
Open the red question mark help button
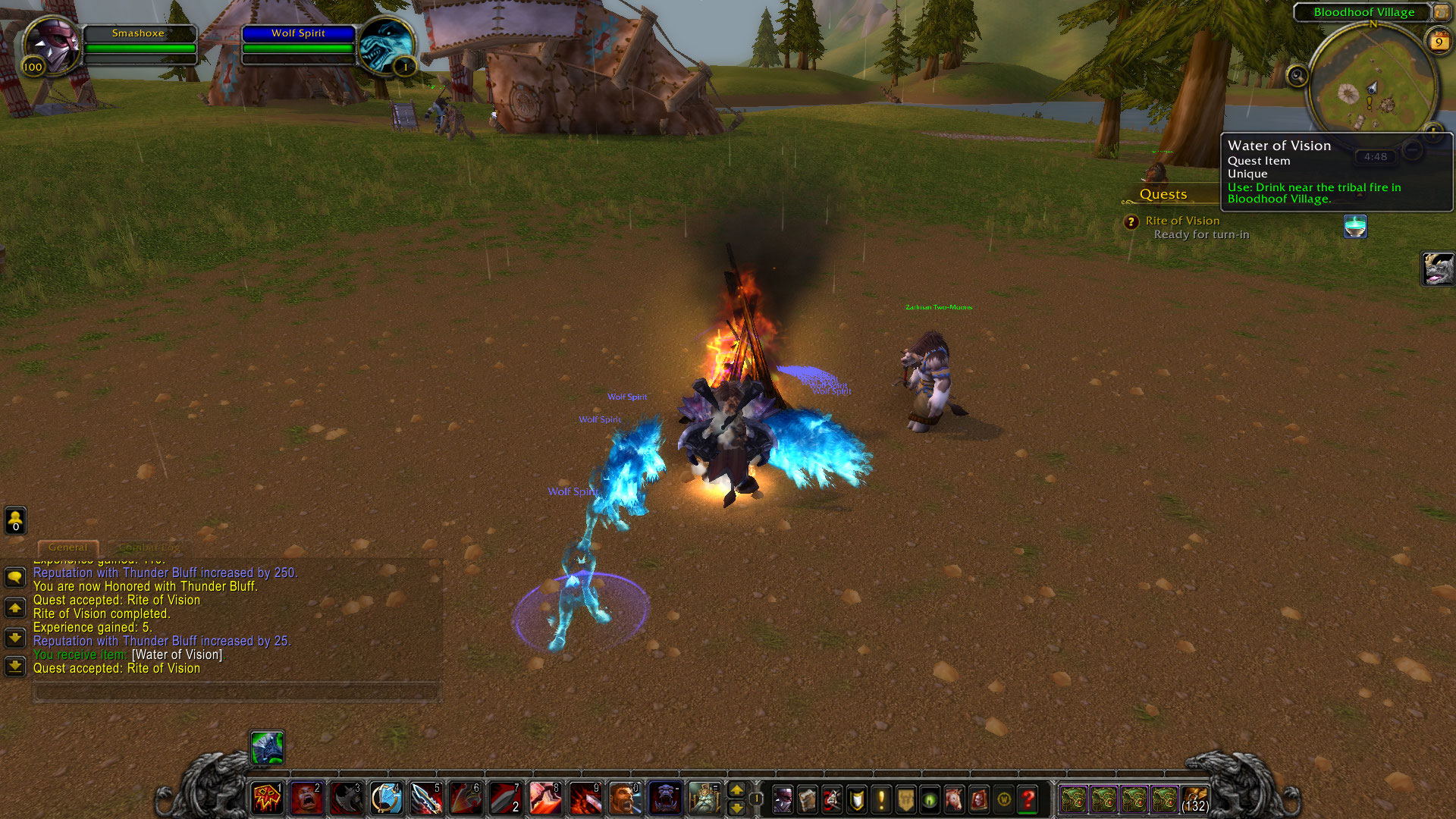tap(1028, 799)
